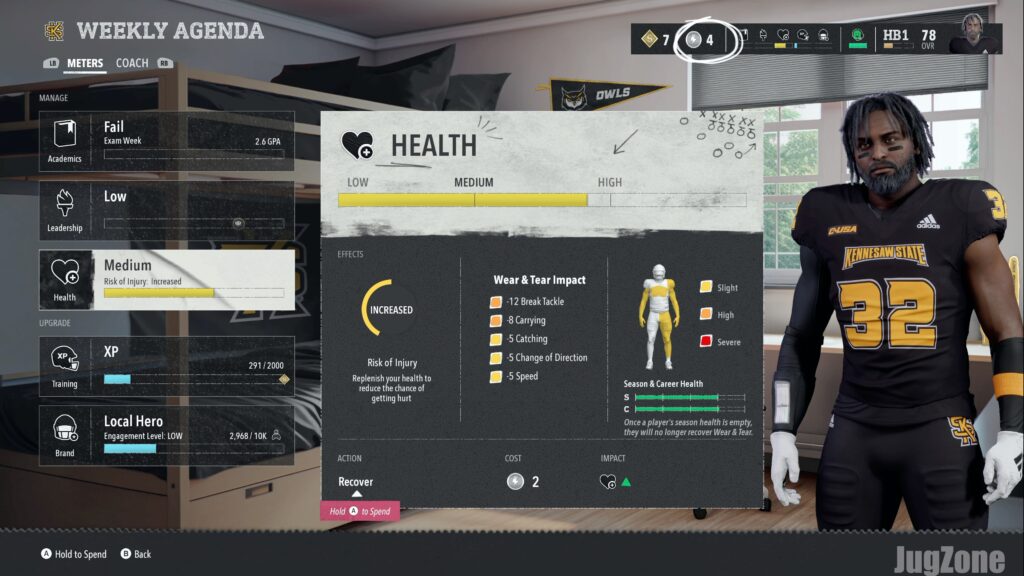Select the Meters tab
The height and width of the screenshot is (576, 1024).
pos(85,63)
